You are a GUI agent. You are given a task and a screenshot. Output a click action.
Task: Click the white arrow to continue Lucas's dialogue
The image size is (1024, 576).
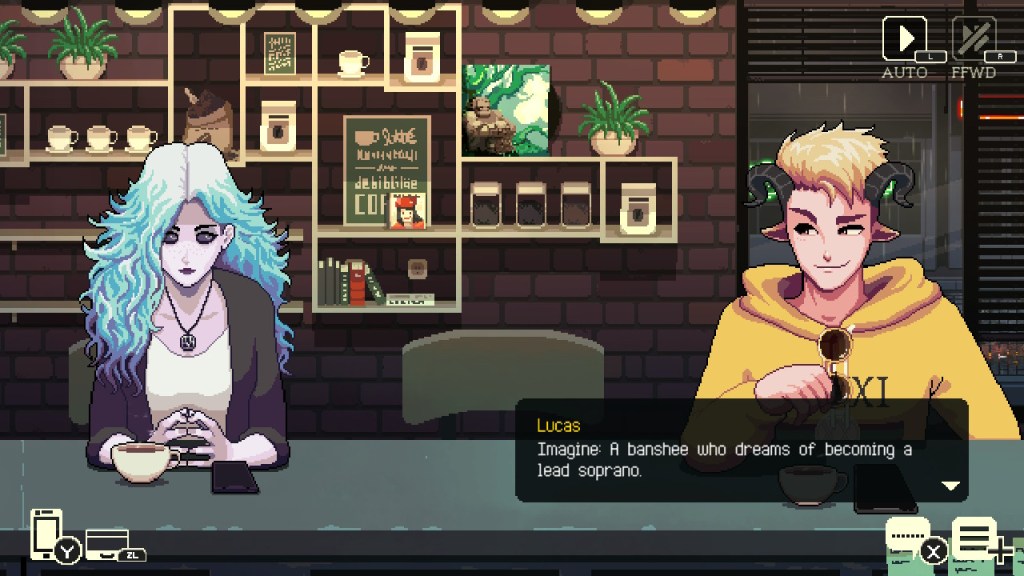[950, 486]
